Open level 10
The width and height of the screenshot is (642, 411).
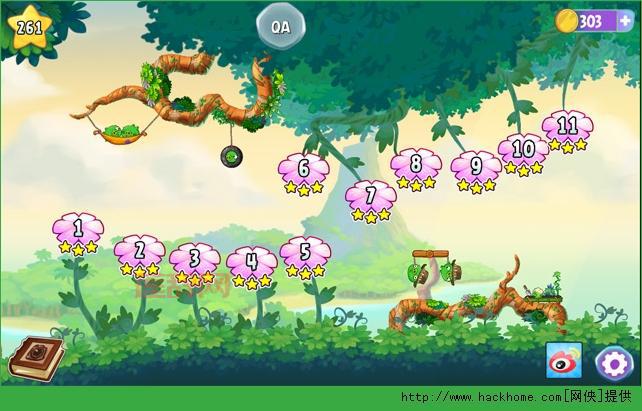(522, 151)
